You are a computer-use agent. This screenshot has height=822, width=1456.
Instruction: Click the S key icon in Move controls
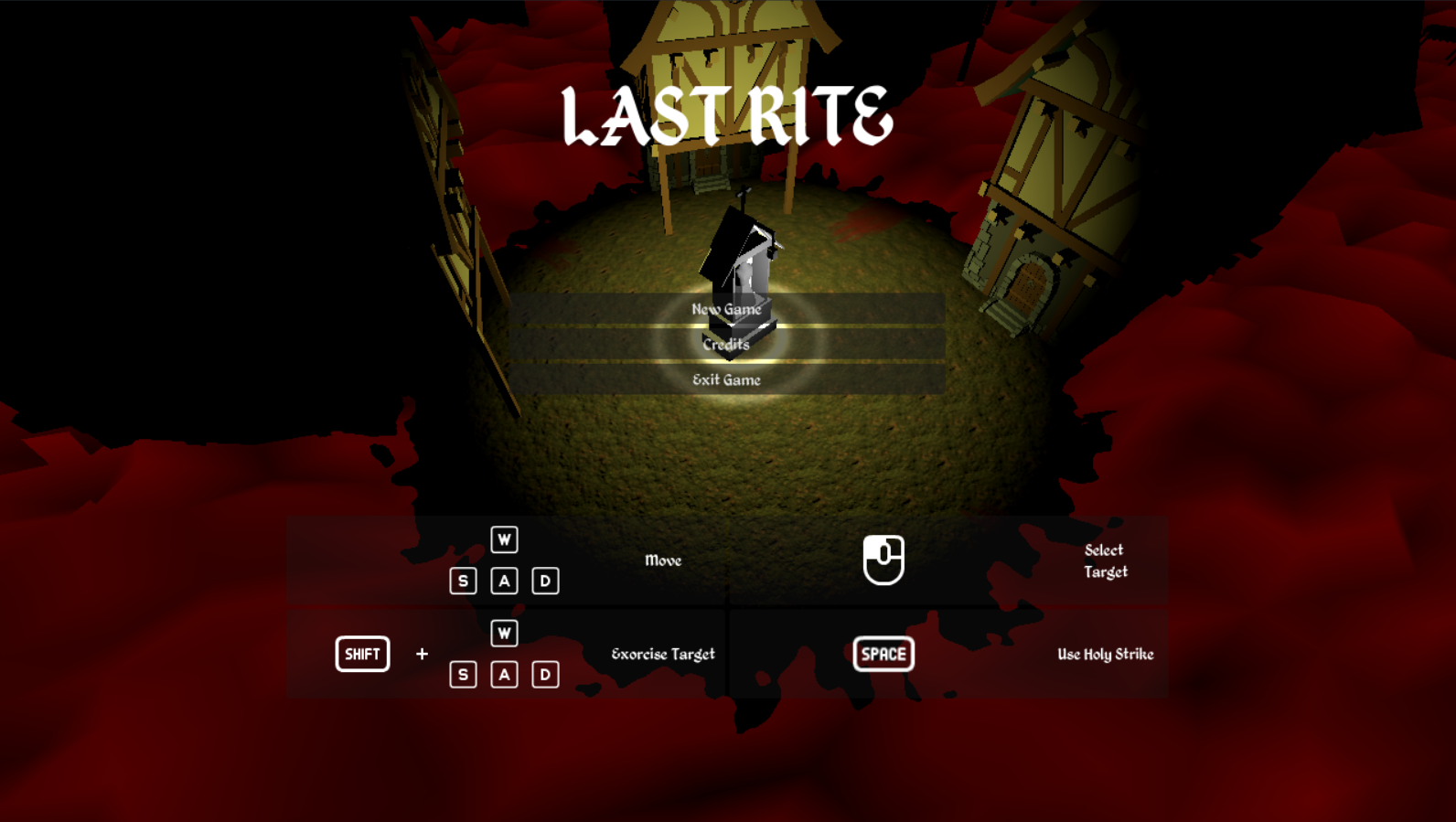pyautogui.click(x=463, y=580)
